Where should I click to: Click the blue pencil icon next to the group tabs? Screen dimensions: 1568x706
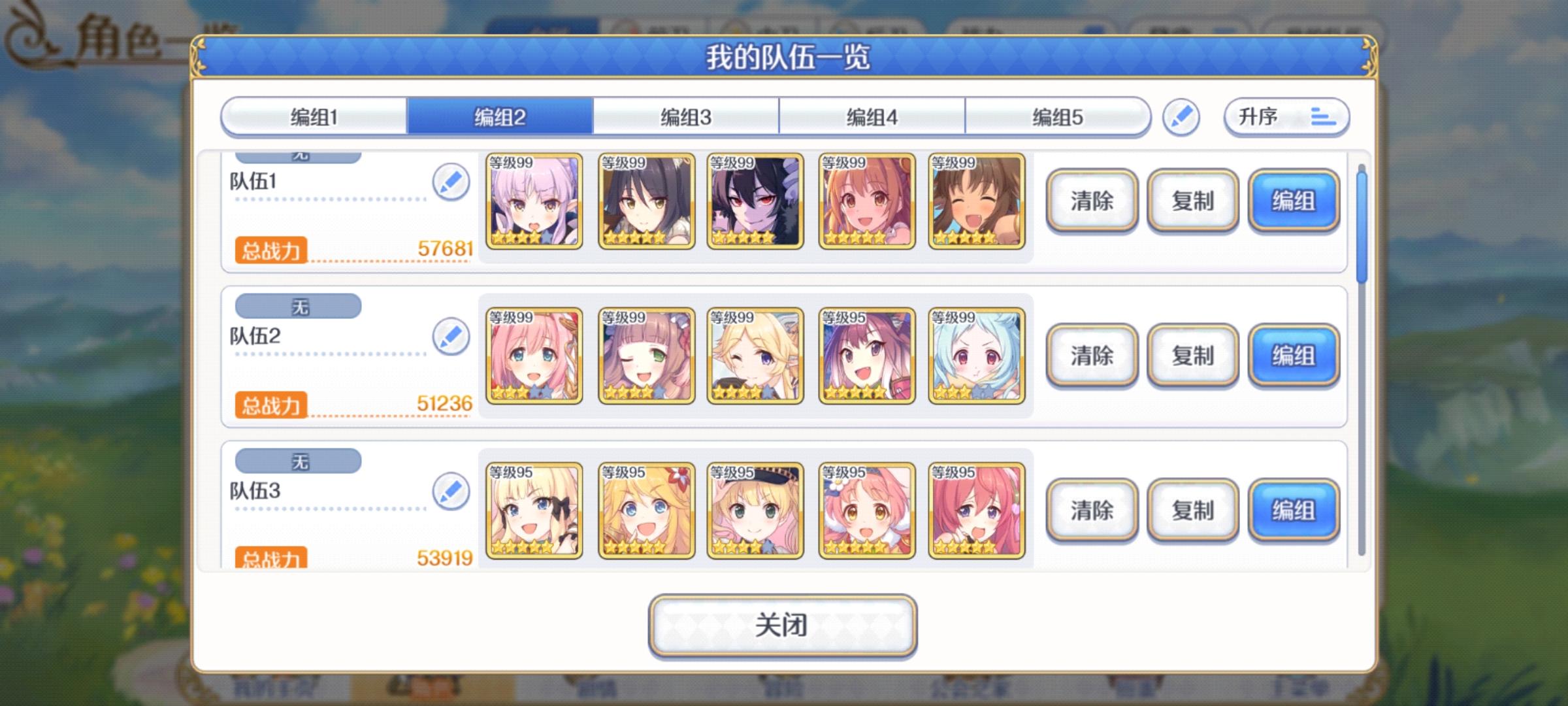[1181, 118]
